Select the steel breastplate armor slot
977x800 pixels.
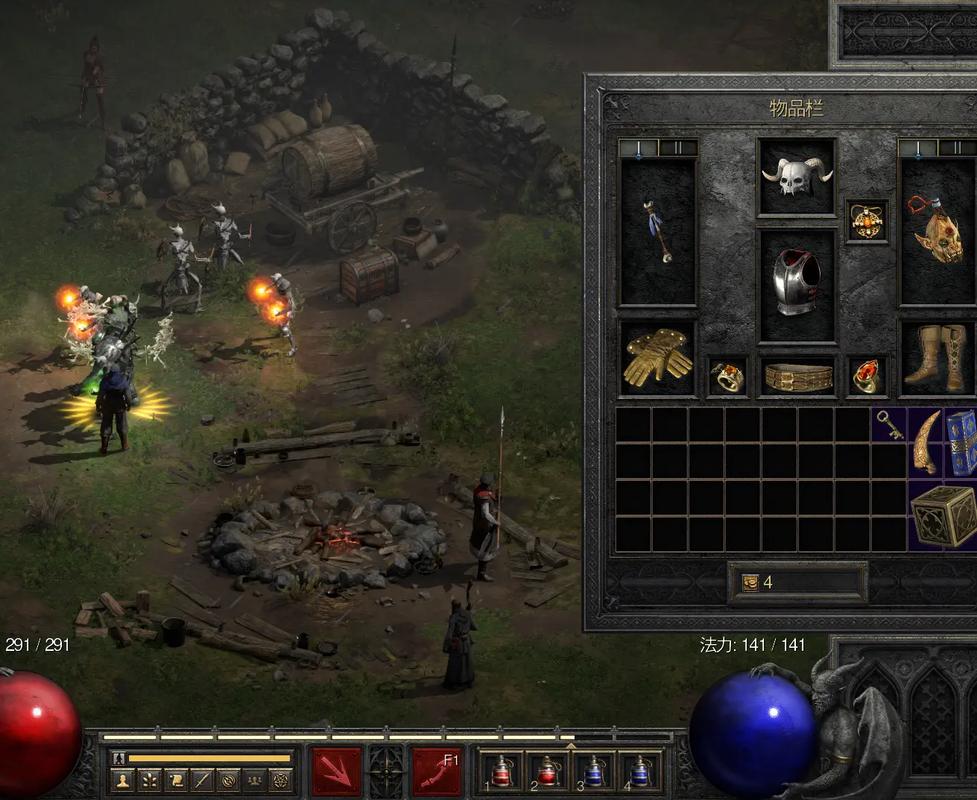796,285
